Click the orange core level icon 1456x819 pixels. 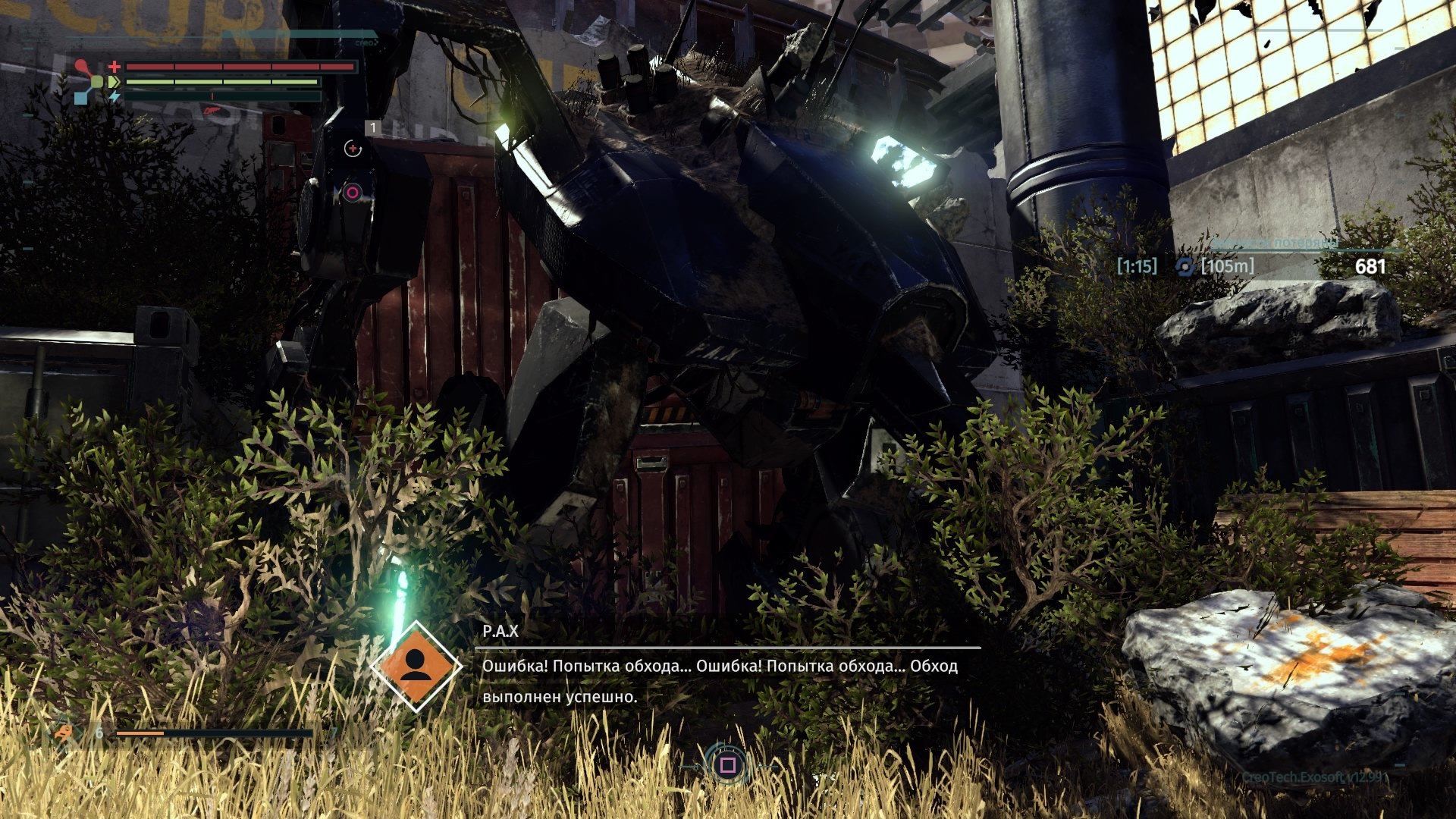click(66, 733)
